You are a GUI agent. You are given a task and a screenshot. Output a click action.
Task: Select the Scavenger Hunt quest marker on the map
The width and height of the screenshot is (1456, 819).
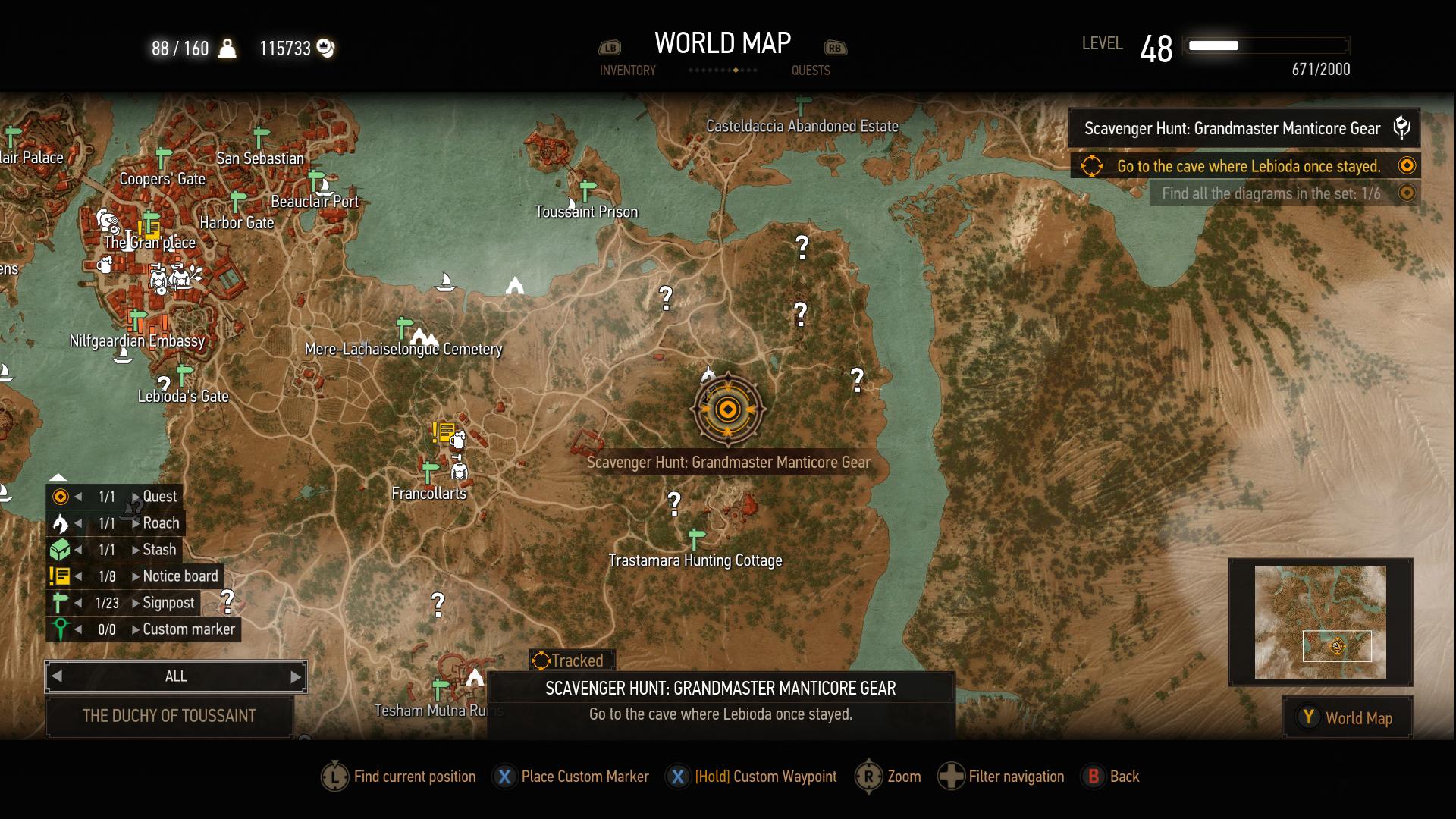(x=726, y=409)
